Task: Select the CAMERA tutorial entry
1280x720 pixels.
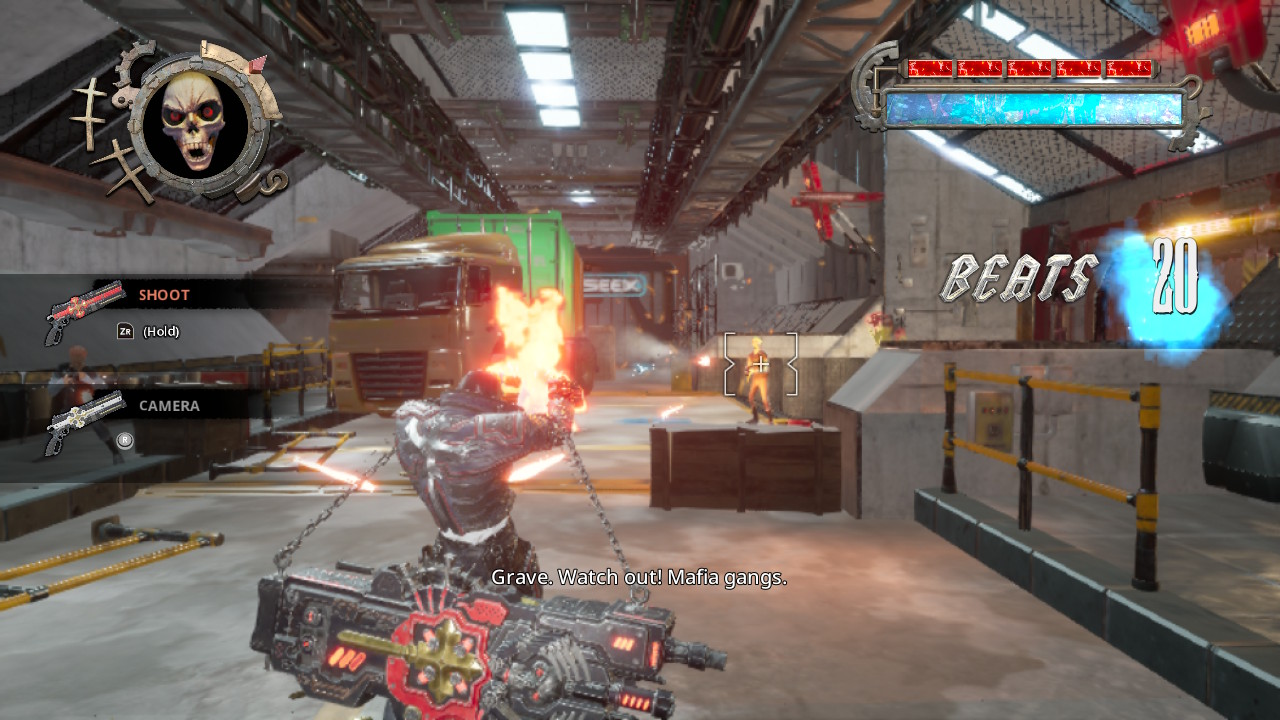Action: [168, 406]
